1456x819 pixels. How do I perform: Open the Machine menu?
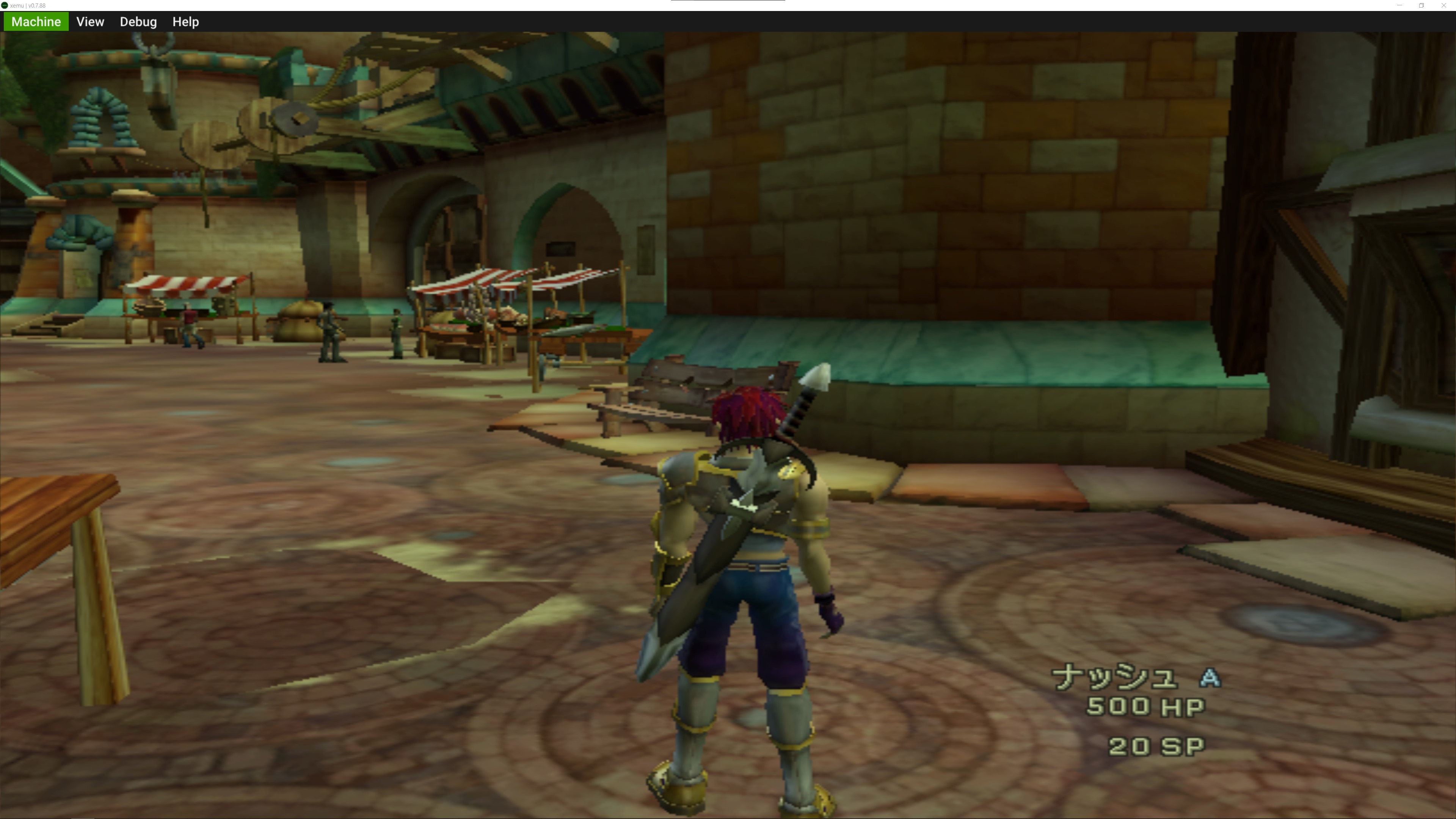(36, 22)
